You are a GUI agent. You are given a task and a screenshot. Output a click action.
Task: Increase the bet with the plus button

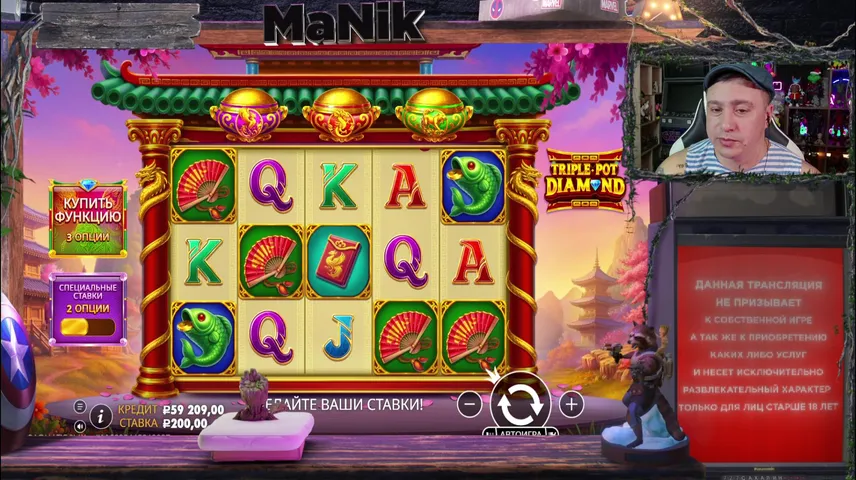pyautogui.click(x=571, y=404)
